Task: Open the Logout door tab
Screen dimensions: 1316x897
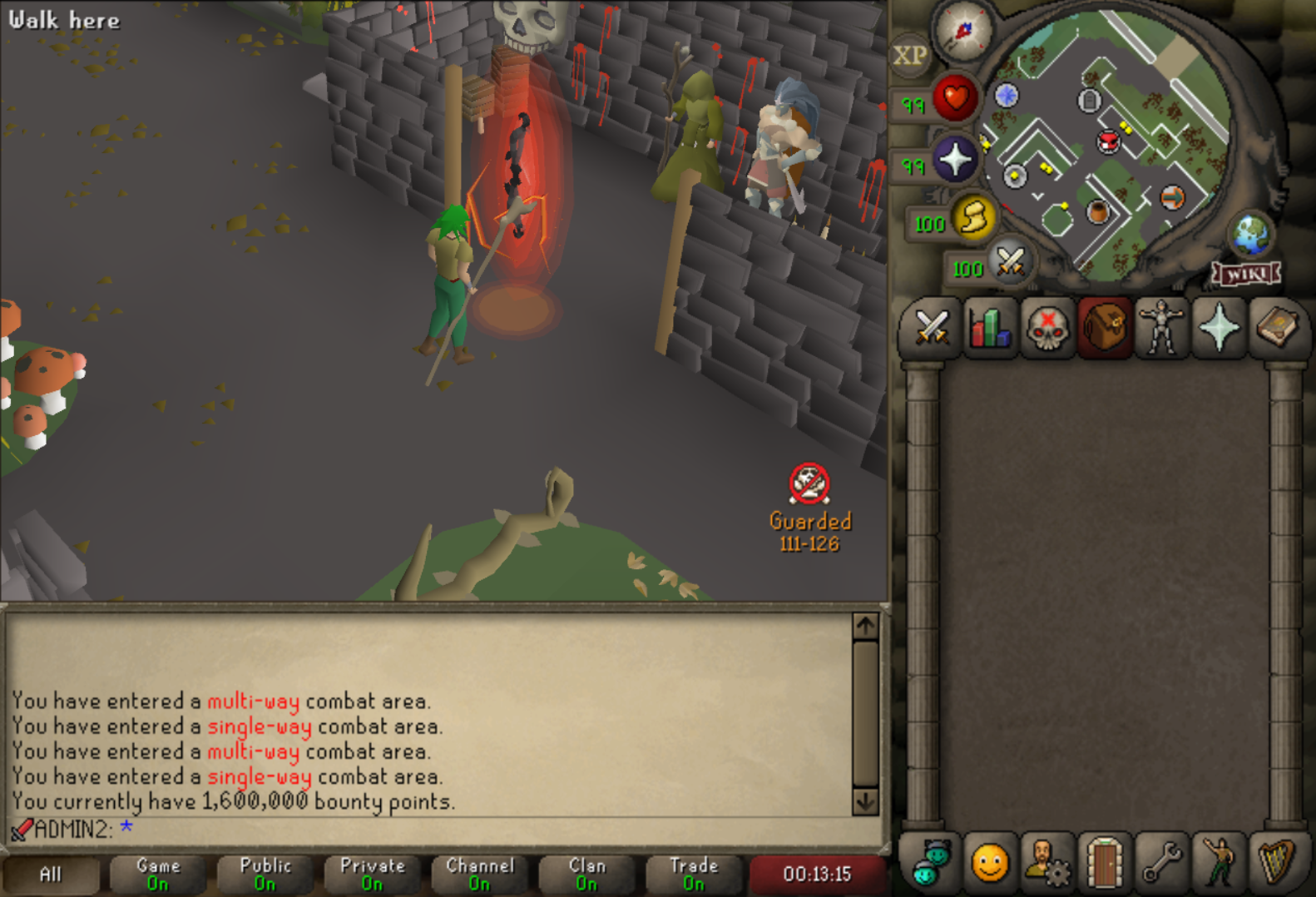Action: tap(1105, 862)
